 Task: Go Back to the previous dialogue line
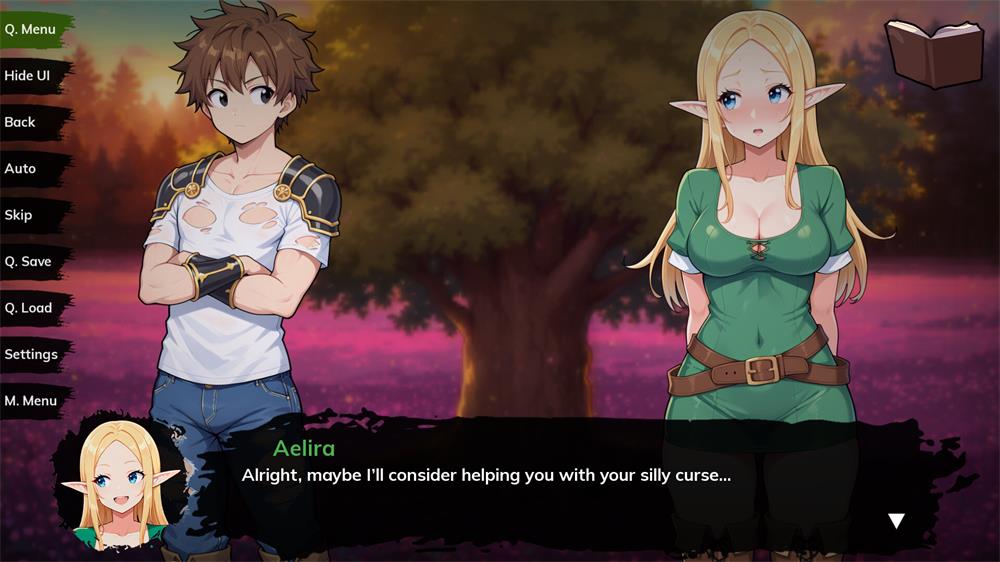(x=21, y=122)
